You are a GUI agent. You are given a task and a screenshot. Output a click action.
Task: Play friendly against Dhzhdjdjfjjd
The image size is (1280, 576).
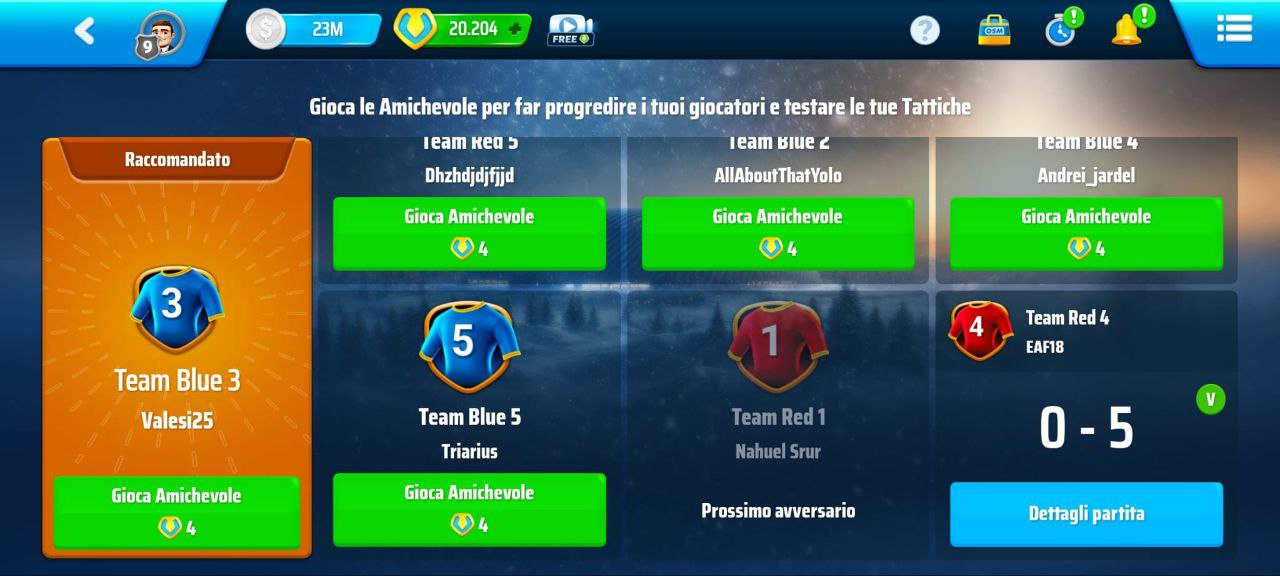[x=469, y=232]
